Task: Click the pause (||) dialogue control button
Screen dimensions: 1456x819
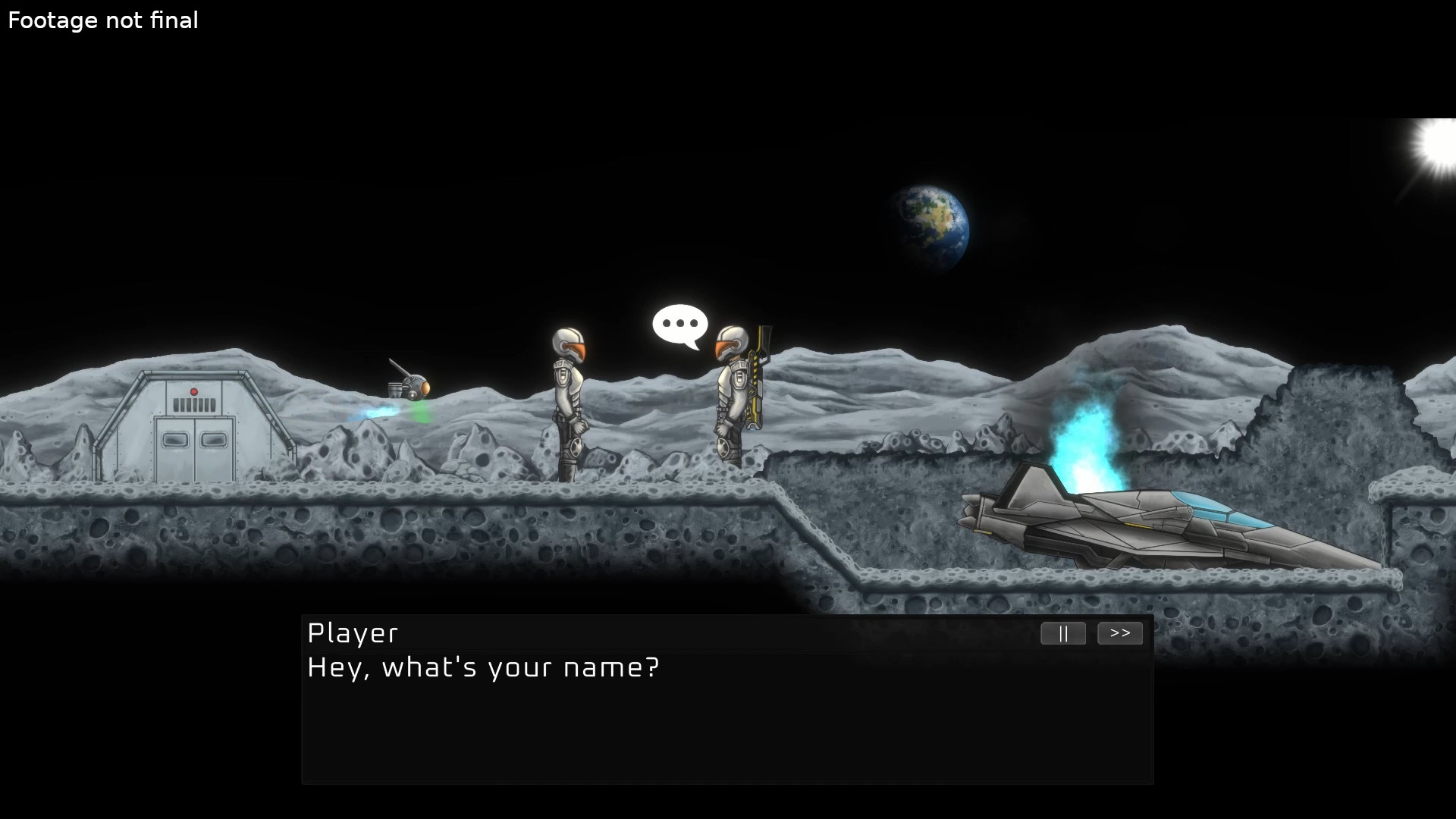Action: 1062,633
